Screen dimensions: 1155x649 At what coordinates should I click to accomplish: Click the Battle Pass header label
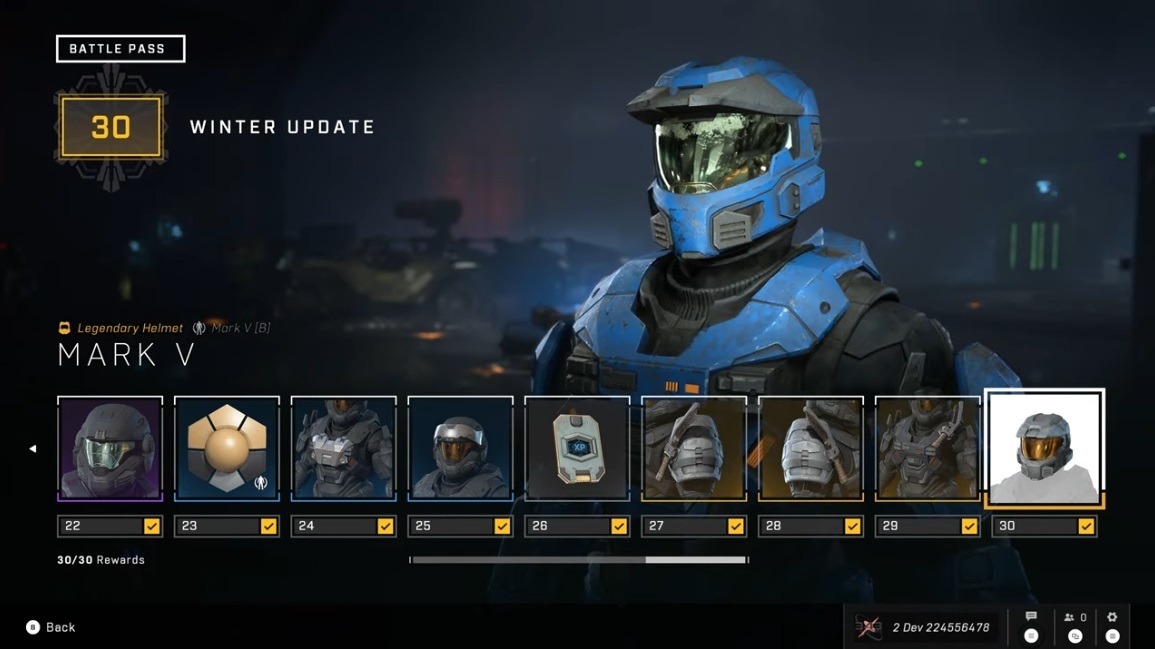point(120,48)
